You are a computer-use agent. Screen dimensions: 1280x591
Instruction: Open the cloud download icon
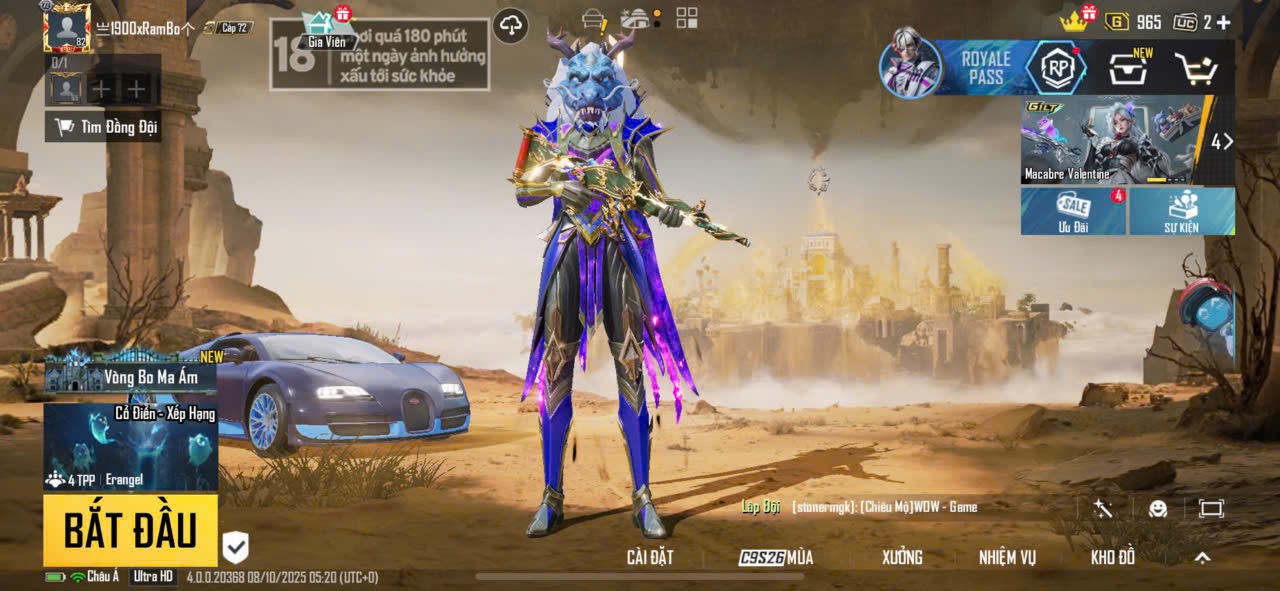click(x=511, y=25)
